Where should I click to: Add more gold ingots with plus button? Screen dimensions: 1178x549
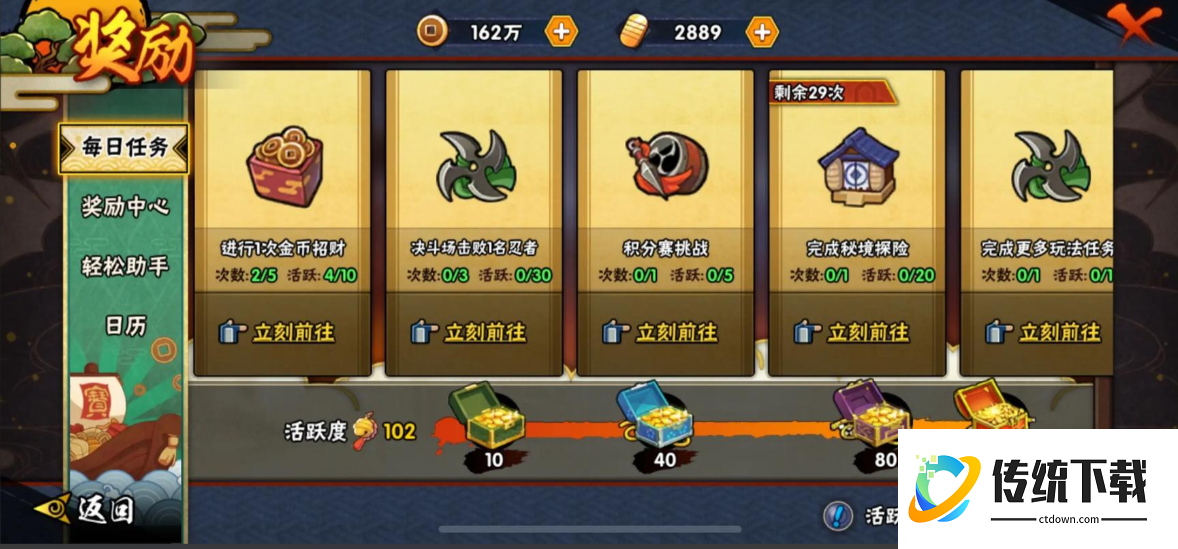click(x=762, y=31)
